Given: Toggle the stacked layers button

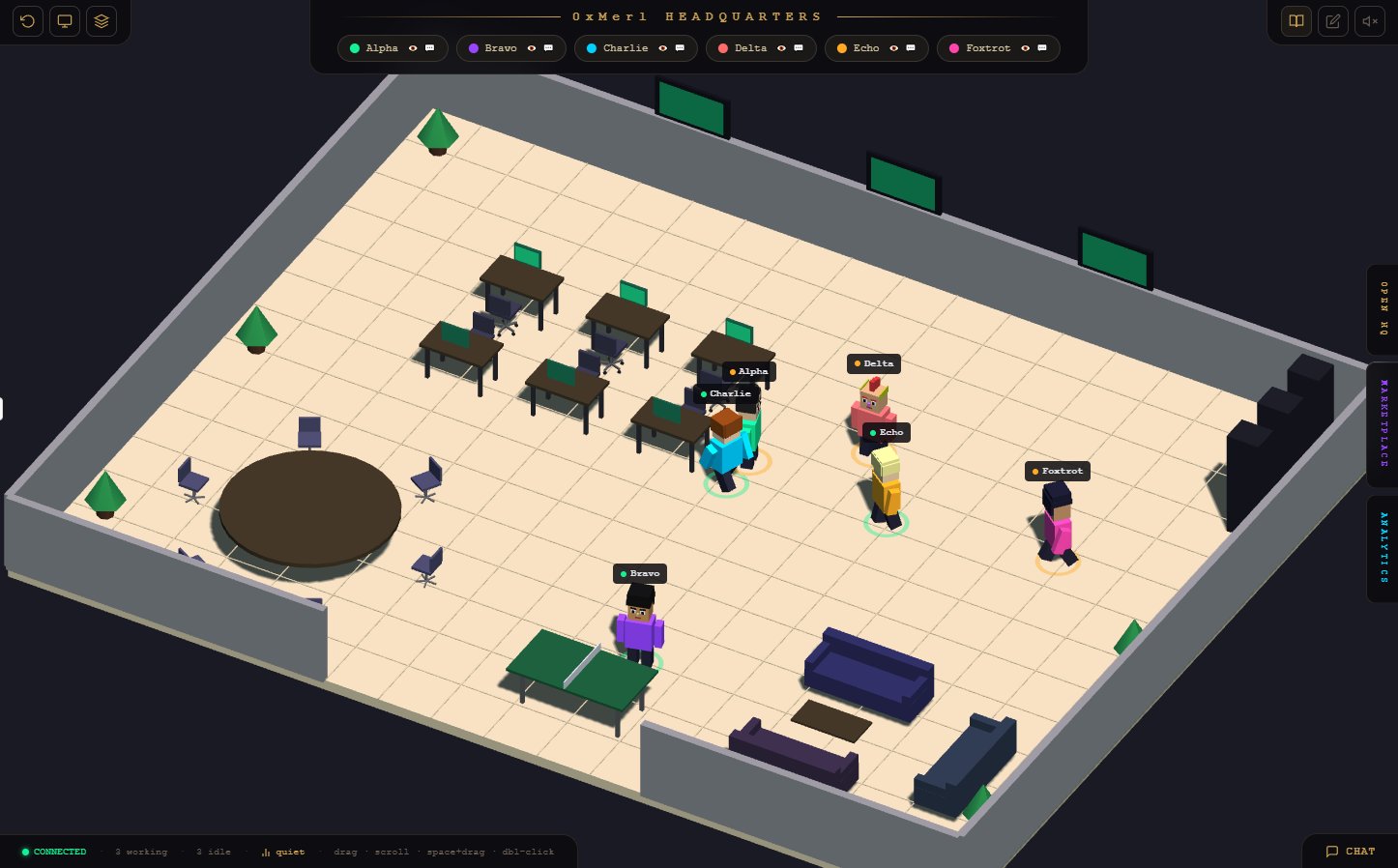Looking at the screenshot, I should click(102, 21).
